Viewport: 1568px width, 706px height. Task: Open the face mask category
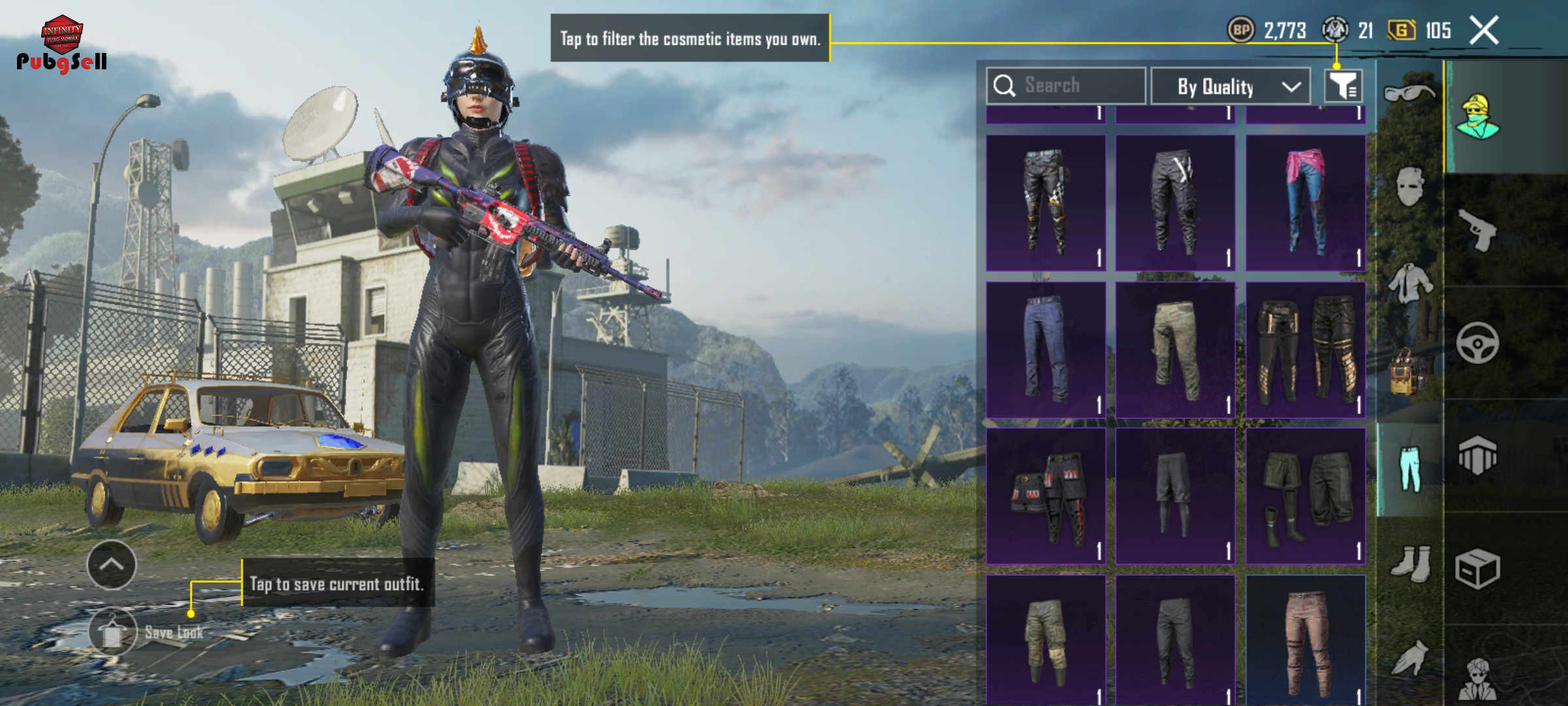pyautogui.click(x=1409, y=186)
